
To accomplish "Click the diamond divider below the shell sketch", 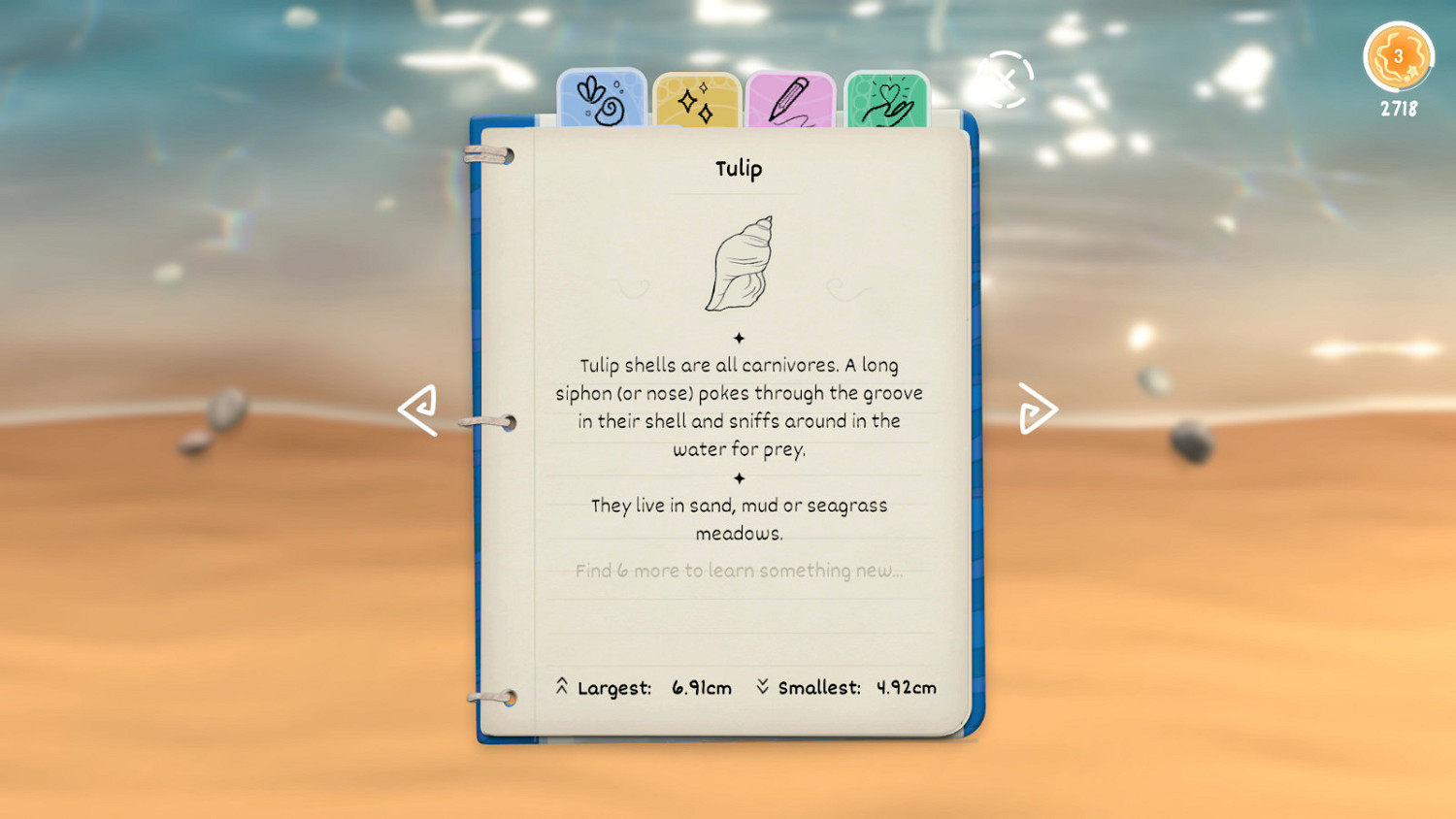I will coord(740,338).
